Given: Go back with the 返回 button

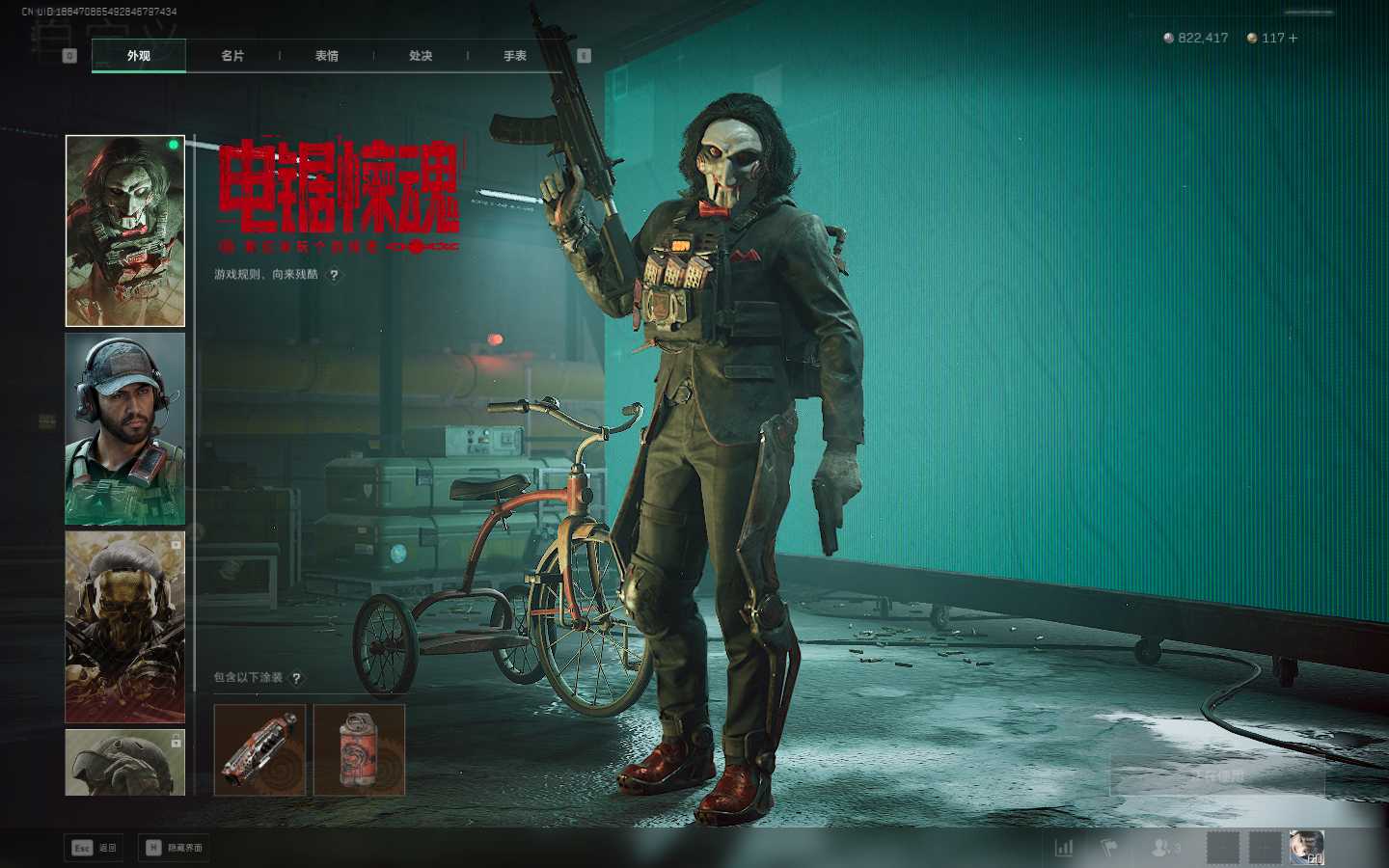Looking at the screenshot, I should click(95, 848).
